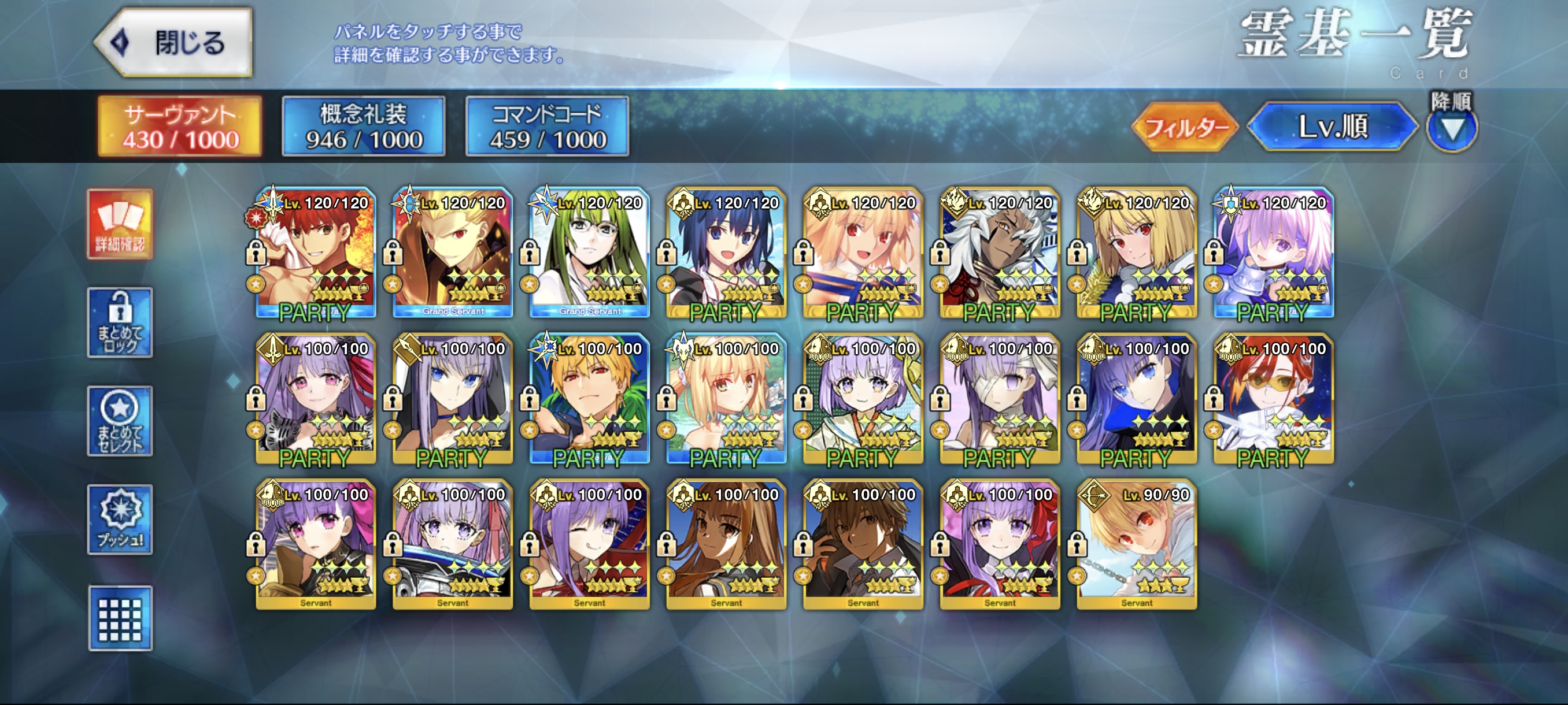Pick the green-haired glasses servant card

click(589, 253)
